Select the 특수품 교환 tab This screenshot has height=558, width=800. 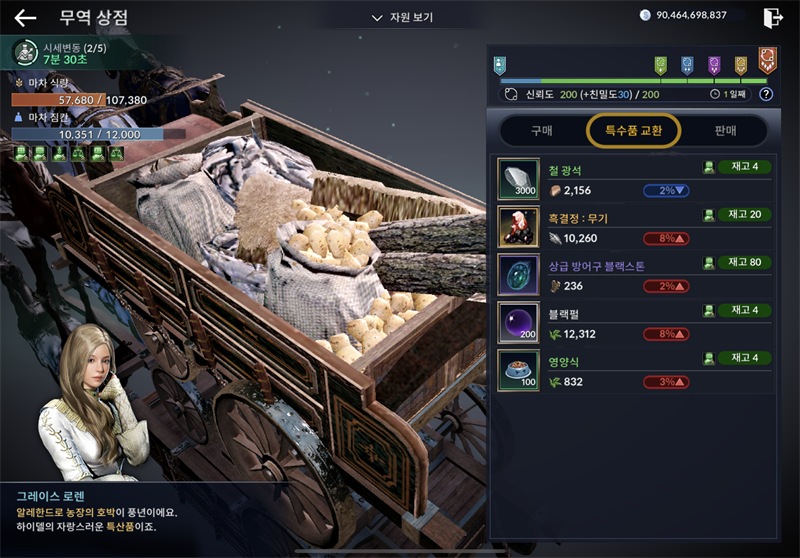(634, 130)
